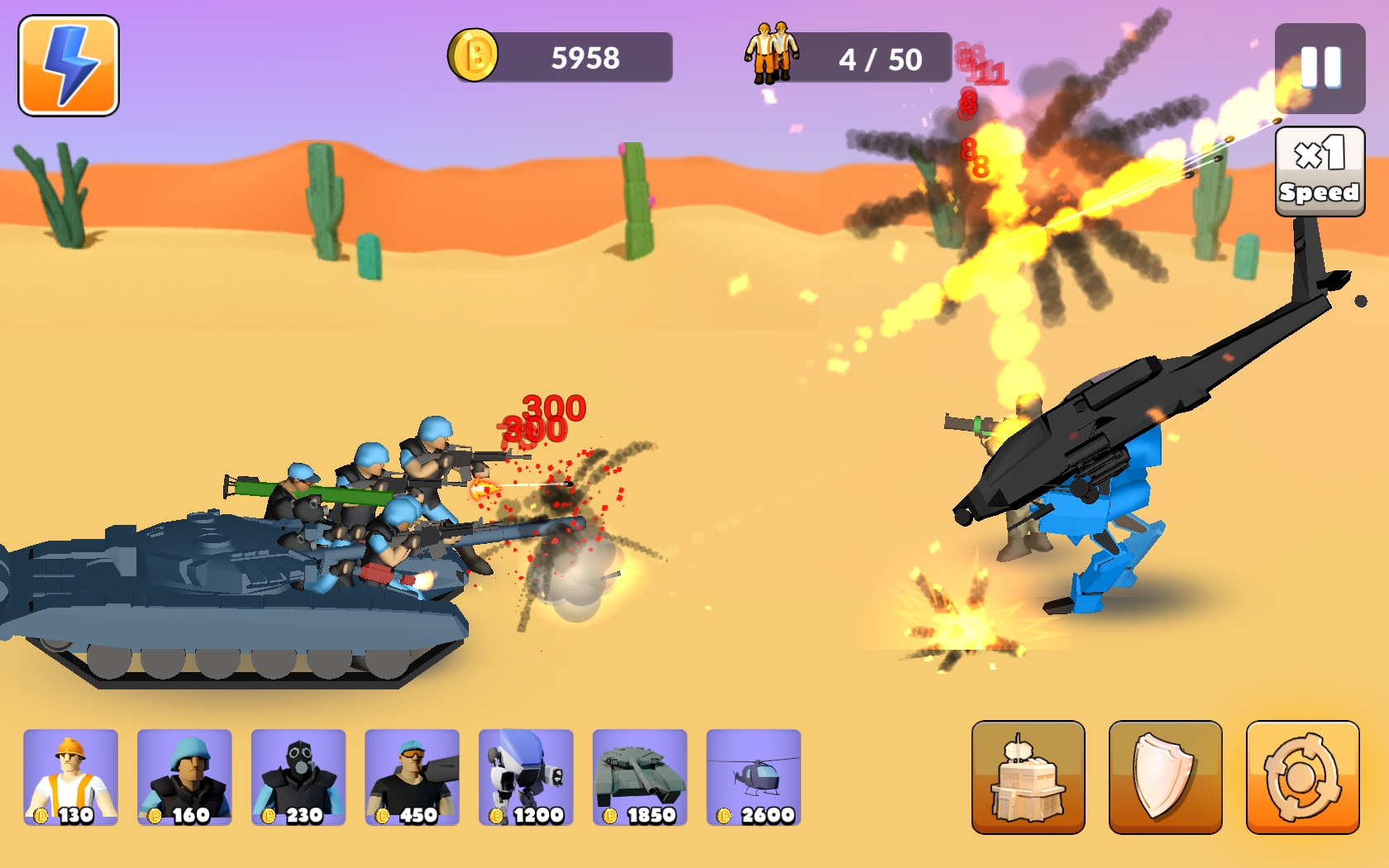The width and height of the screenshot is (1389, 868).
Task: Deploy the bazooka soldier for 450
Action: pyautogui.click(x=412, y=777)
